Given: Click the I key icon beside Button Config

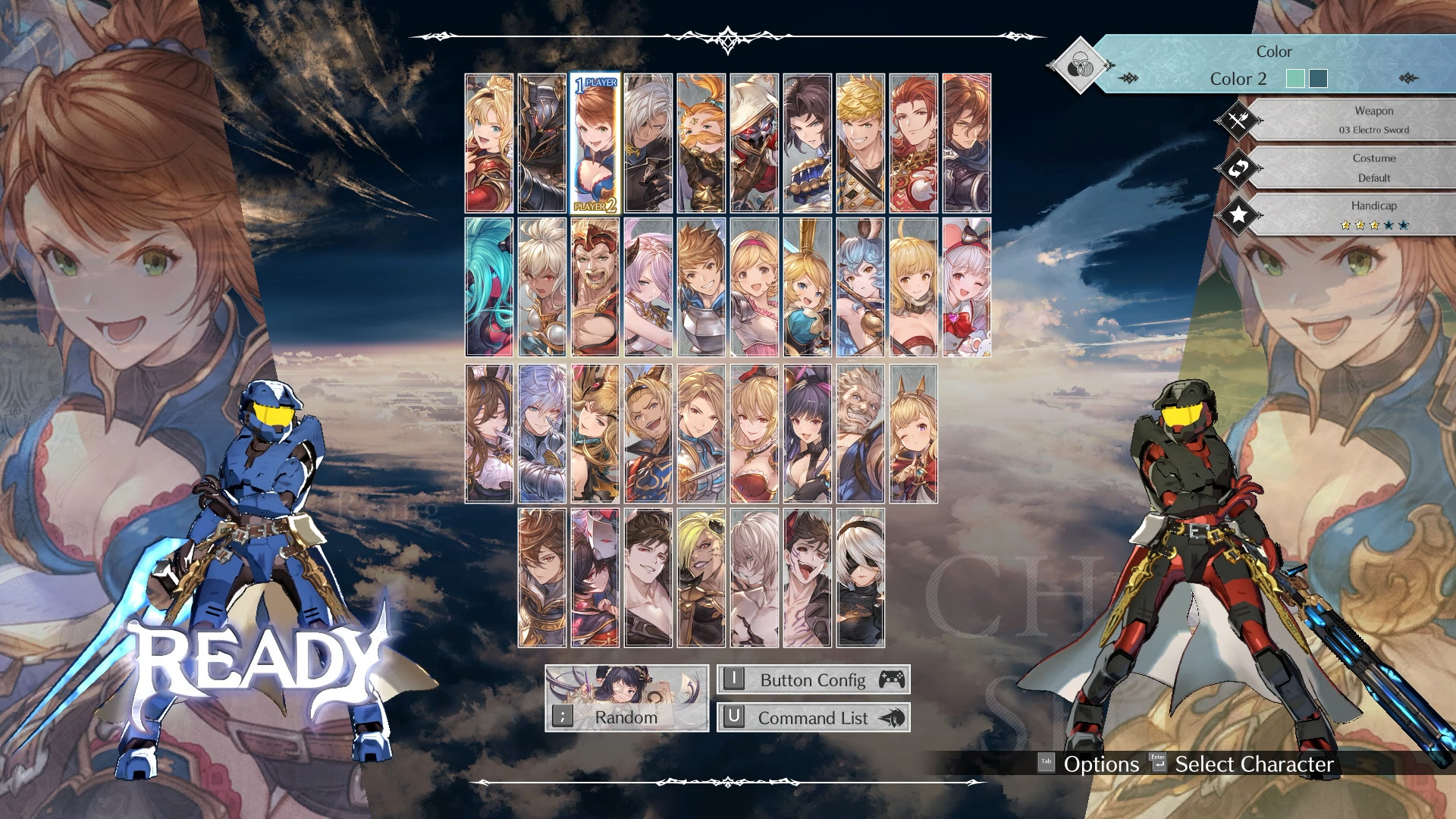Looking at the screenshot, I should pos(734,679).
